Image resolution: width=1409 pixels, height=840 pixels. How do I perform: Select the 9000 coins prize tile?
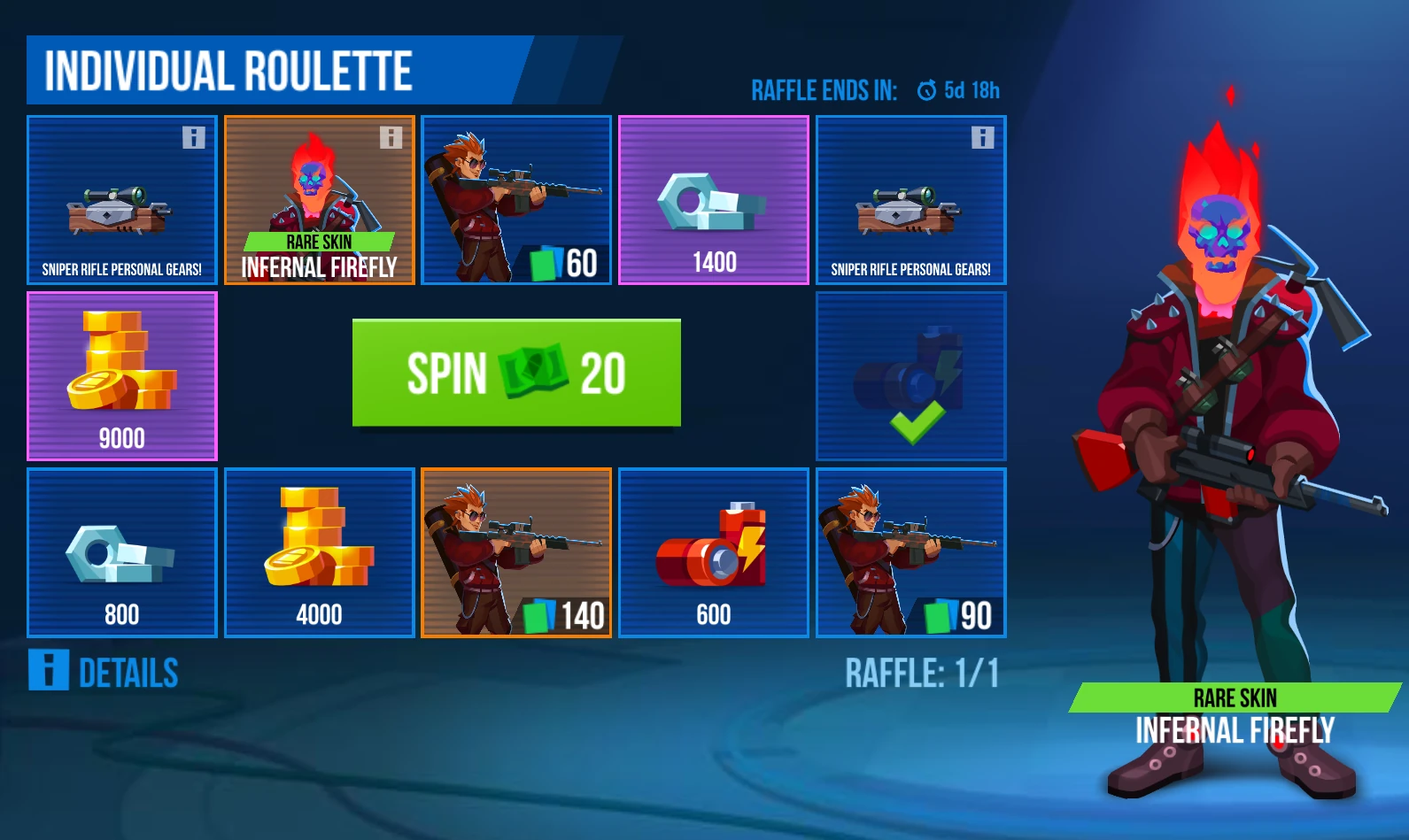pos(121,376)
